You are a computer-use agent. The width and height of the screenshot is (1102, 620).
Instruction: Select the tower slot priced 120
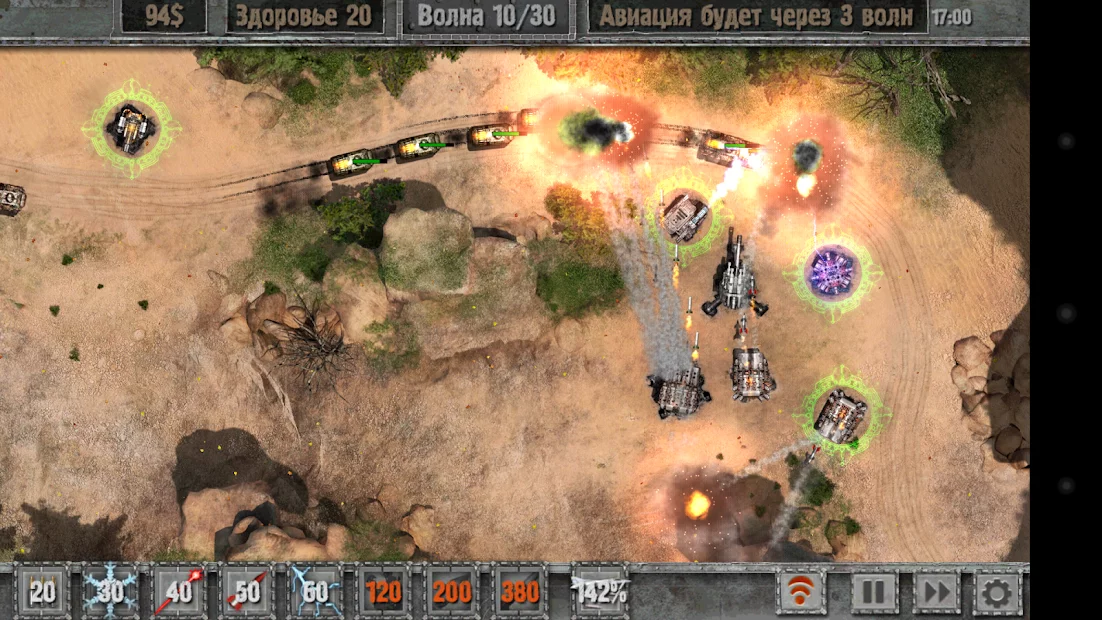[x=383, y=592]
